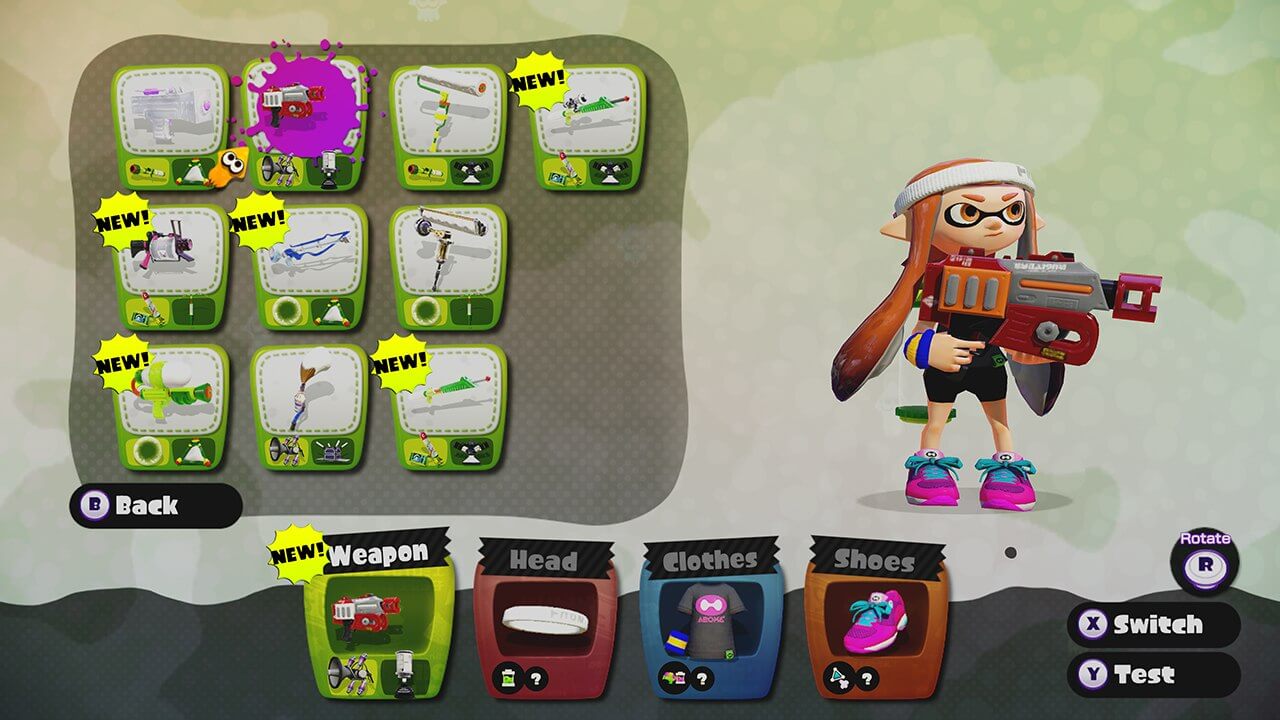This screenshot has width=1280, height=720.
Task: Select the purple-splatted blaster weapon
Action: pyautogui.click(x=300, y=110)
